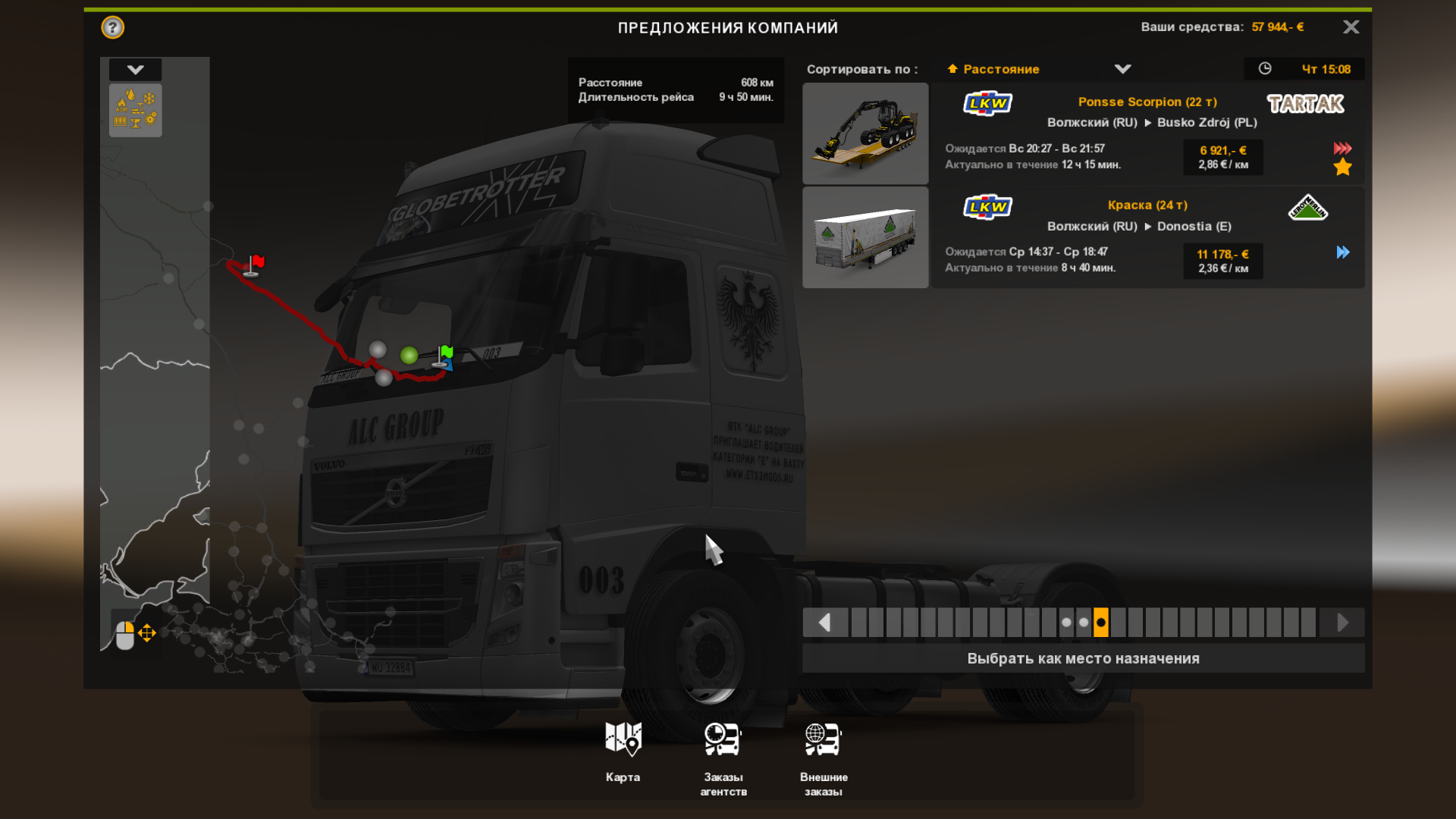Select the green city dot on map

409,355
